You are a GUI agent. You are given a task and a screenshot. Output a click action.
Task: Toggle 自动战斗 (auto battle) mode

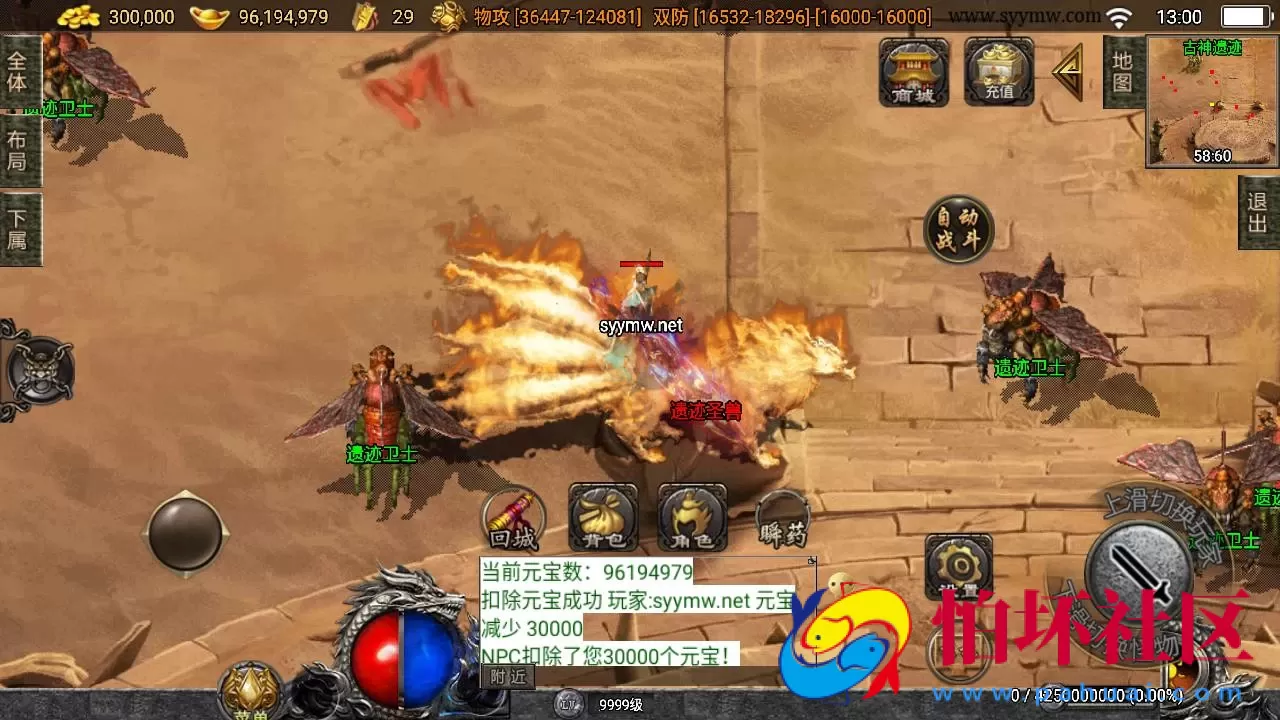click(956, 228)
